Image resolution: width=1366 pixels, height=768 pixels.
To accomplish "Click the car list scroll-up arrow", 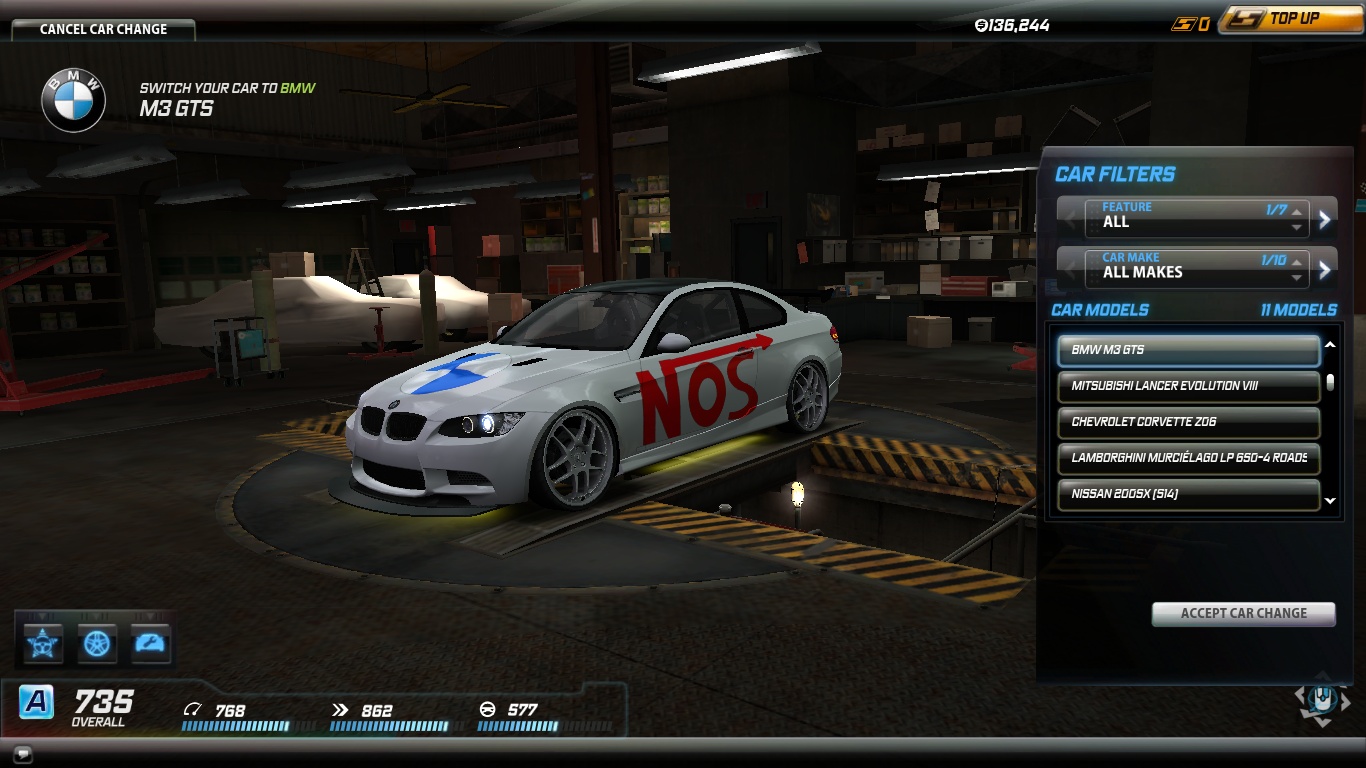I will point(1330,345).
